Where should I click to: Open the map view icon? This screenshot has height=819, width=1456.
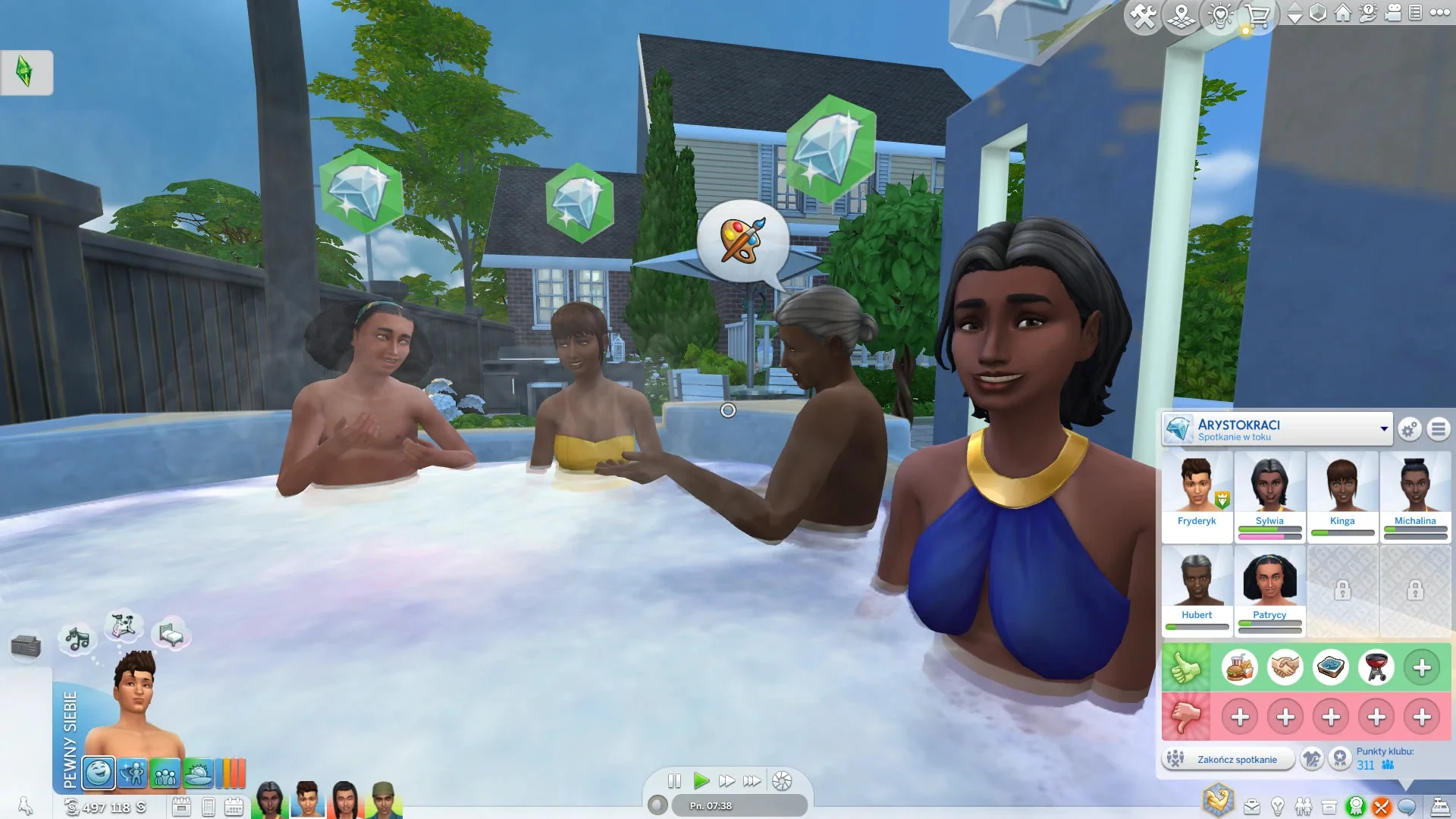1181,14
